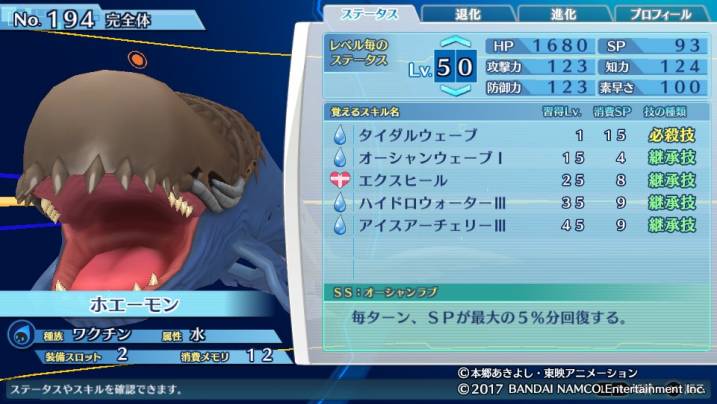717x404 pixels.
Task: Switch to the ステータス tab
Action: (369, 14)
